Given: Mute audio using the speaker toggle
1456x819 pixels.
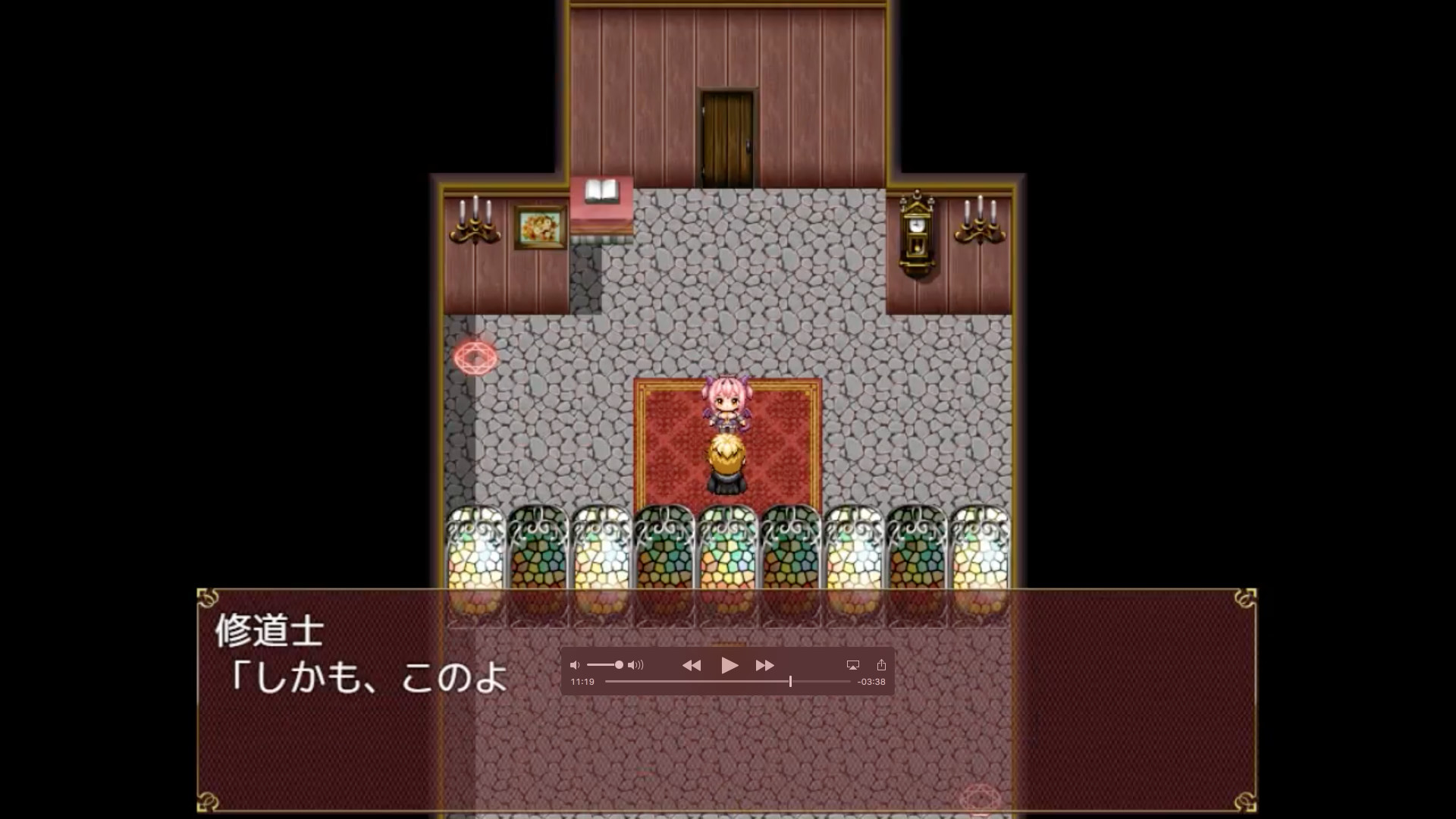Looking at the screenshot, I should (x=575, y=665).
